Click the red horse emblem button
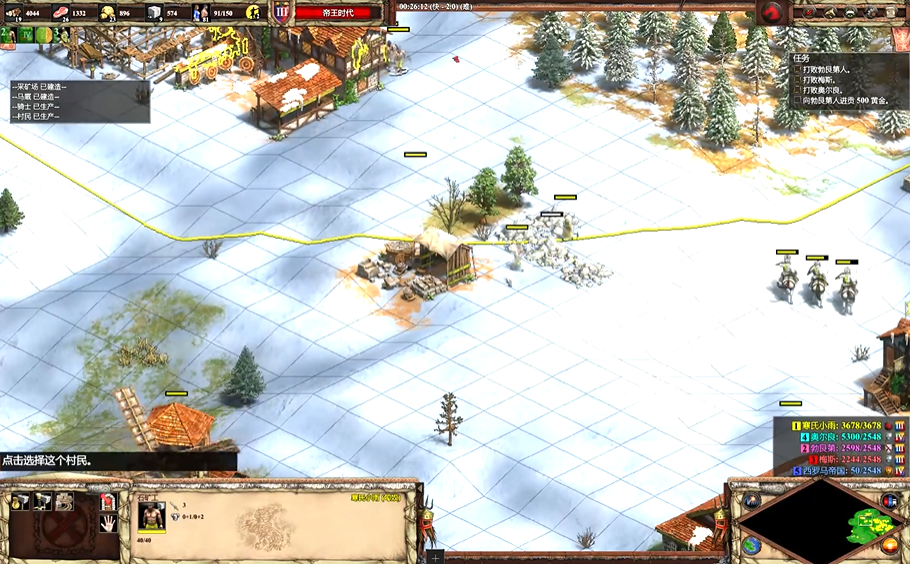This screenshot has width=910, height=564. pos(772,12)
